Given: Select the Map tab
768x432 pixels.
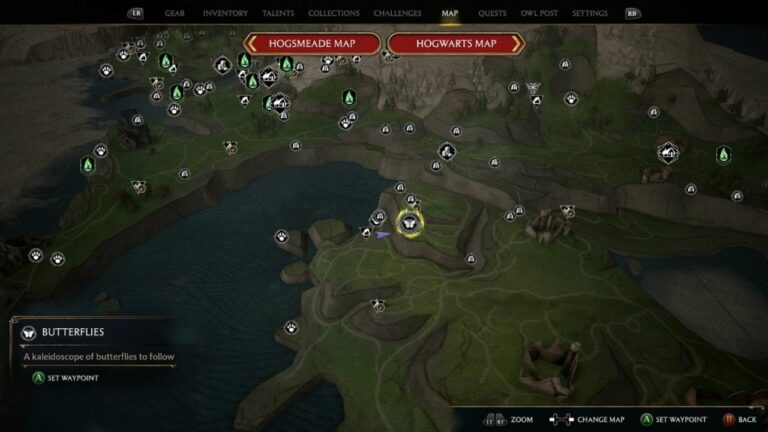Looking at the screenshot, I should coord(450,14).
